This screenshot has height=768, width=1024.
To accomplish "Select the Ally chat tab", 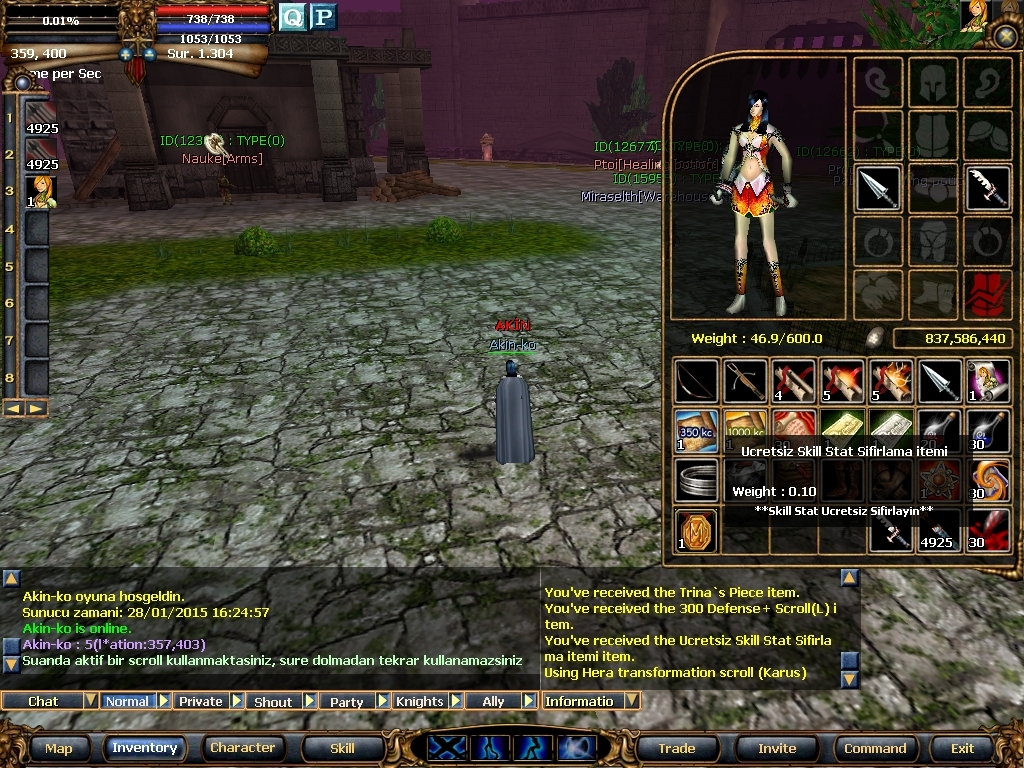I will 493,701.
